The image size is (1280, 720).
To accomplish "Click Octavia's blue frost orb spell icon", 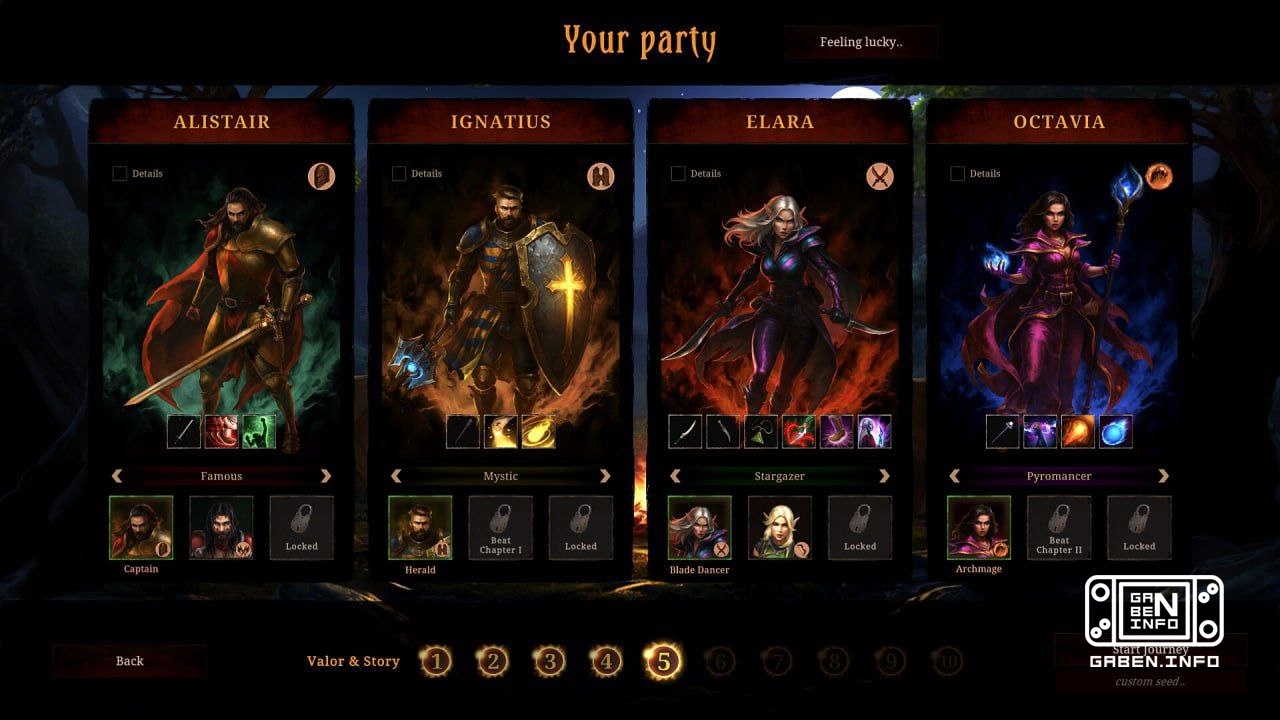I will tap(1114, 432).
